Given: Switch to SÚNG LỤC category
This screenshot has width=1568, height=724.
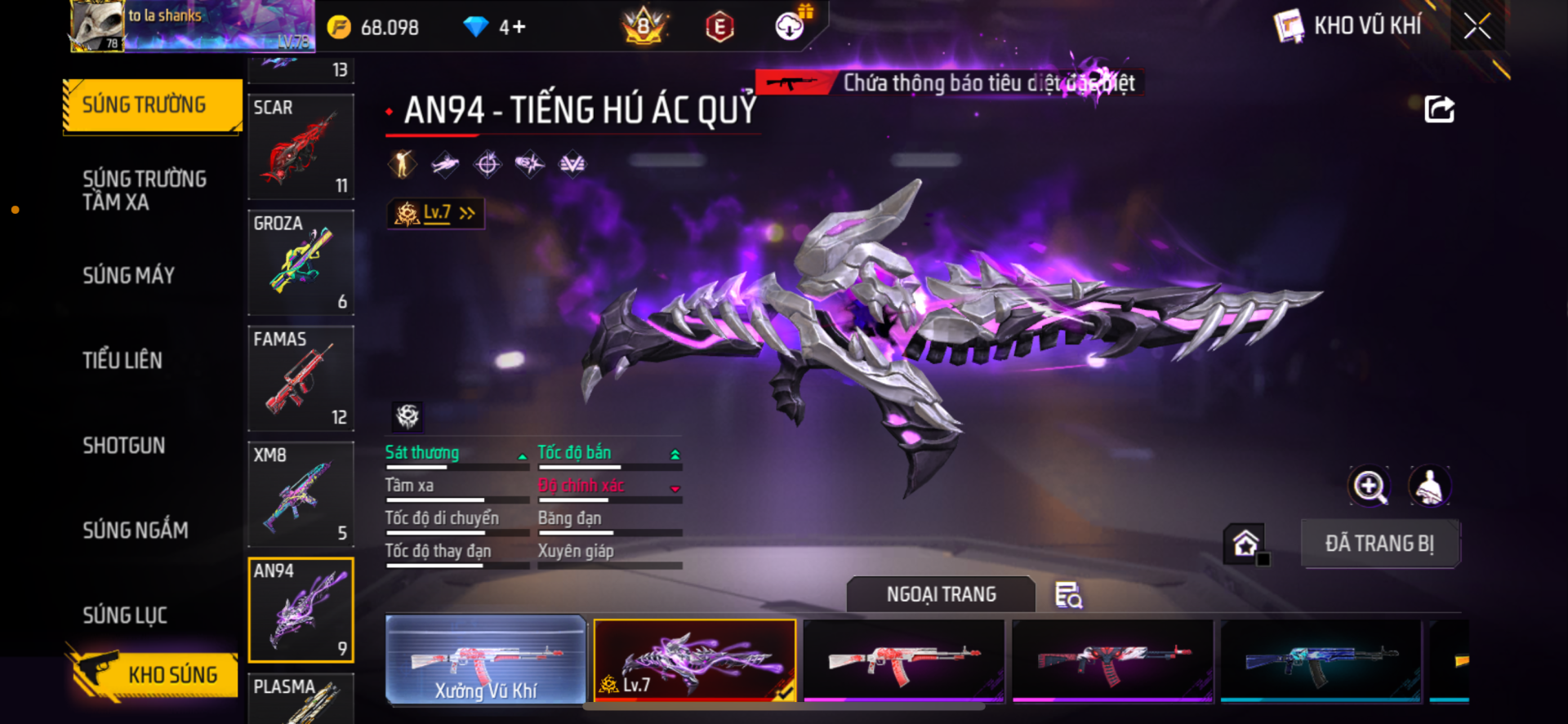Looking at the screenshot, I should coord(125,615).
